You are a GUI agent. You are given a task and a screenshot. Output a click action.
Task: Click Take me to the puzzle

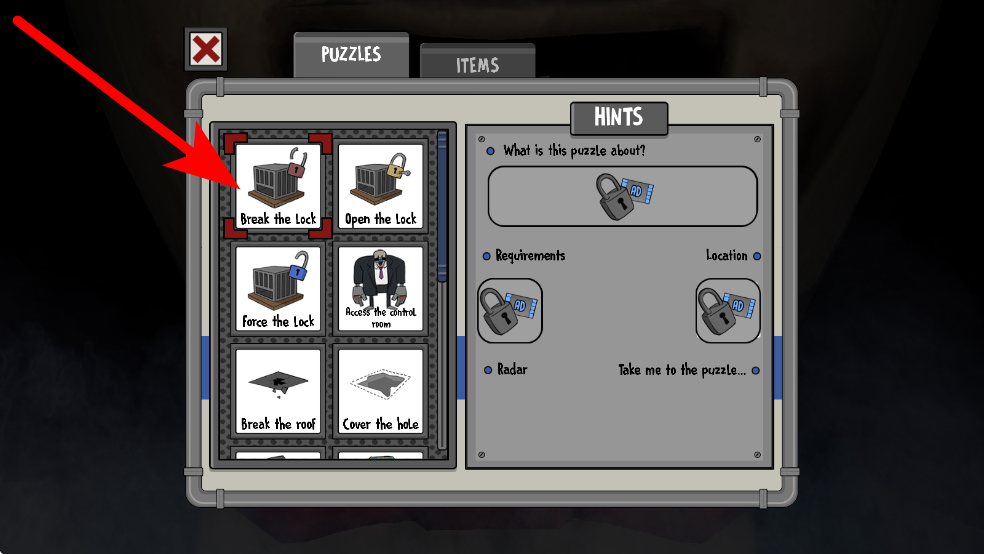pyautogui.click(x=686, y=370)
